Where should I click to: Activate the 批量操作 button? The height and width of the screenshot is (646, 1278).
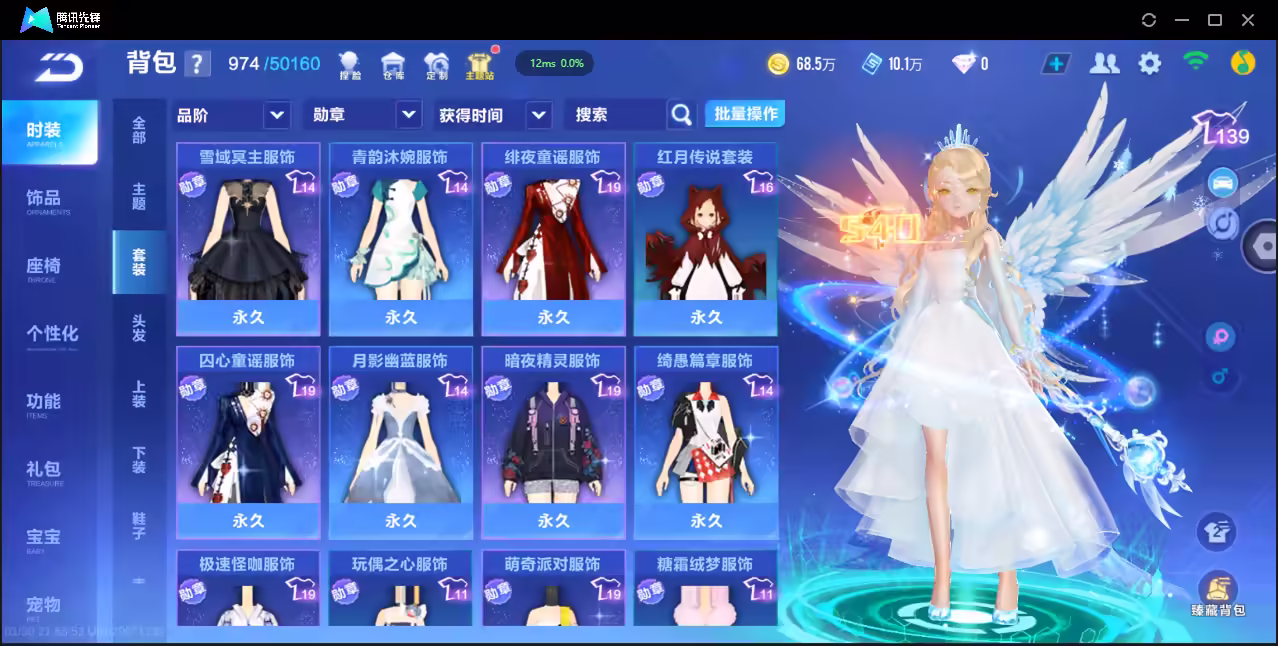point(745,114)
